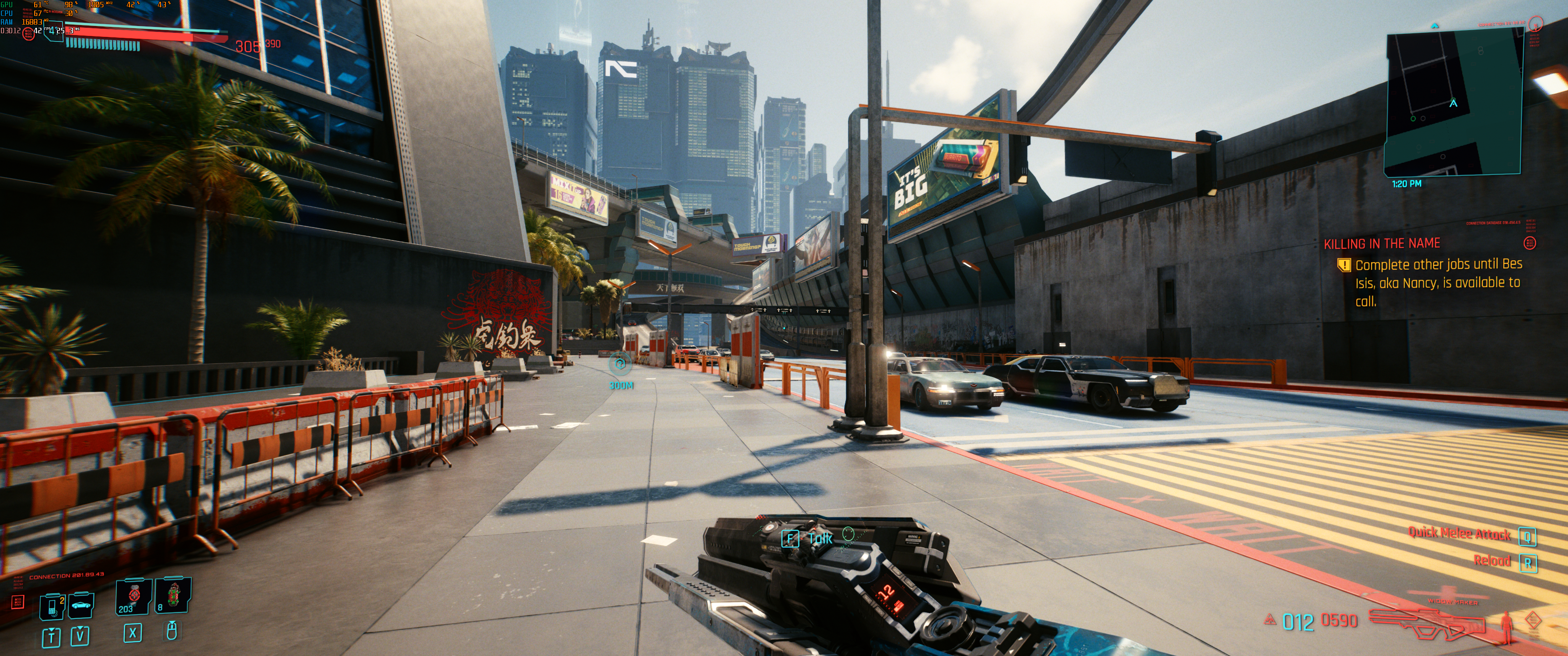Use the health inhaler slot showing 203
Screen dimensions: 1568x656
[134, 596]
